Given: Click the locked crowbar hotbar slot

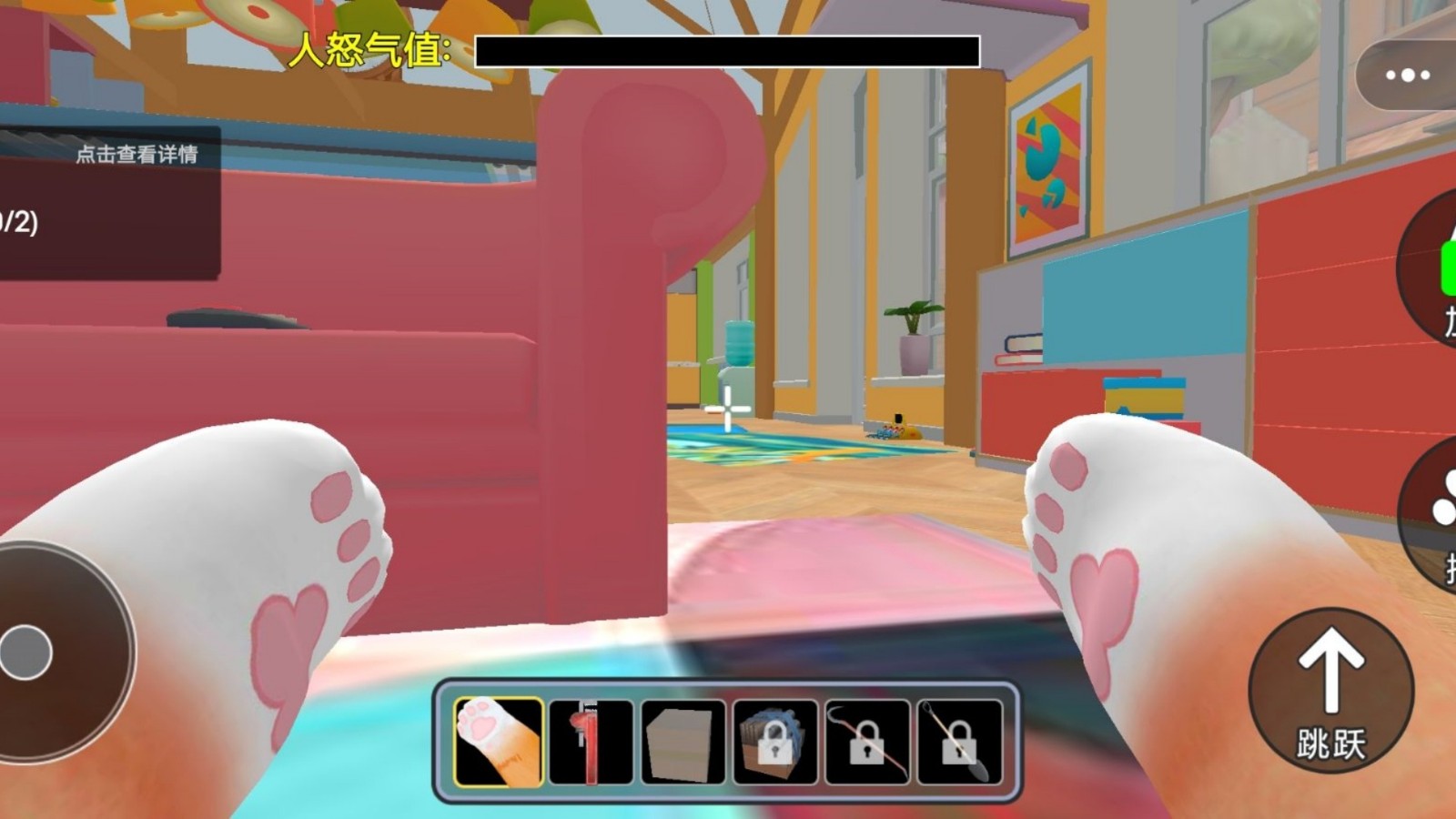Looking at the screenshot, I should (867, 741).
